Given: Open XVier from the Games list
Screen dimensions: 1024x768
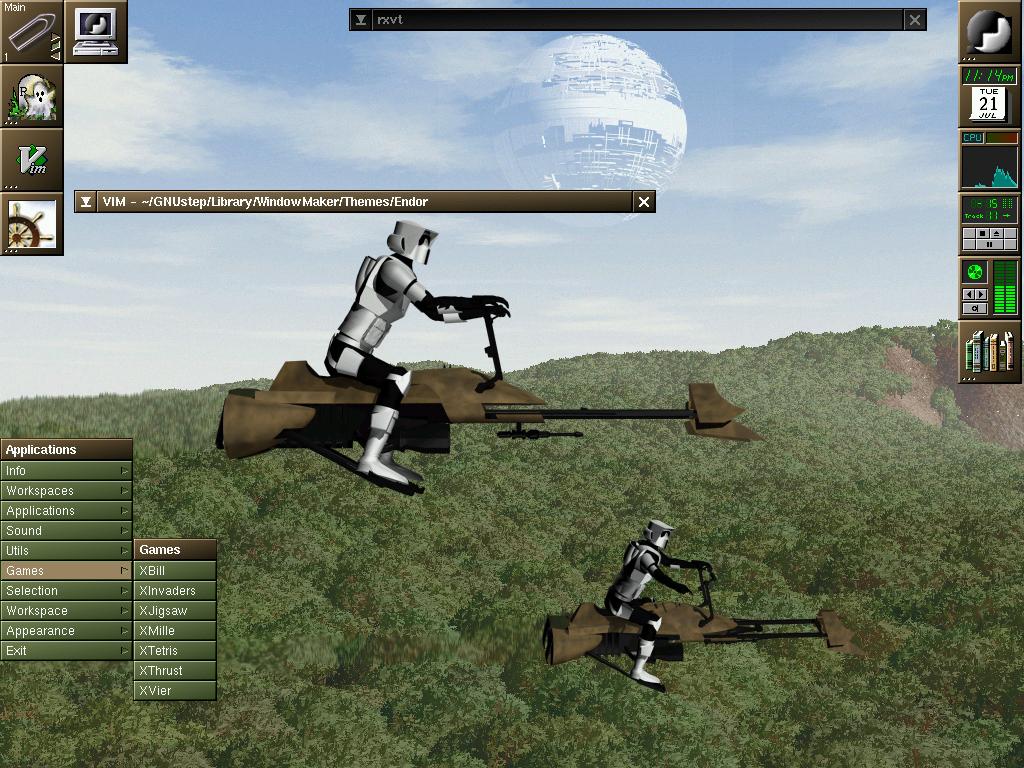Looking at the screenshot, I should coord(175,691).
